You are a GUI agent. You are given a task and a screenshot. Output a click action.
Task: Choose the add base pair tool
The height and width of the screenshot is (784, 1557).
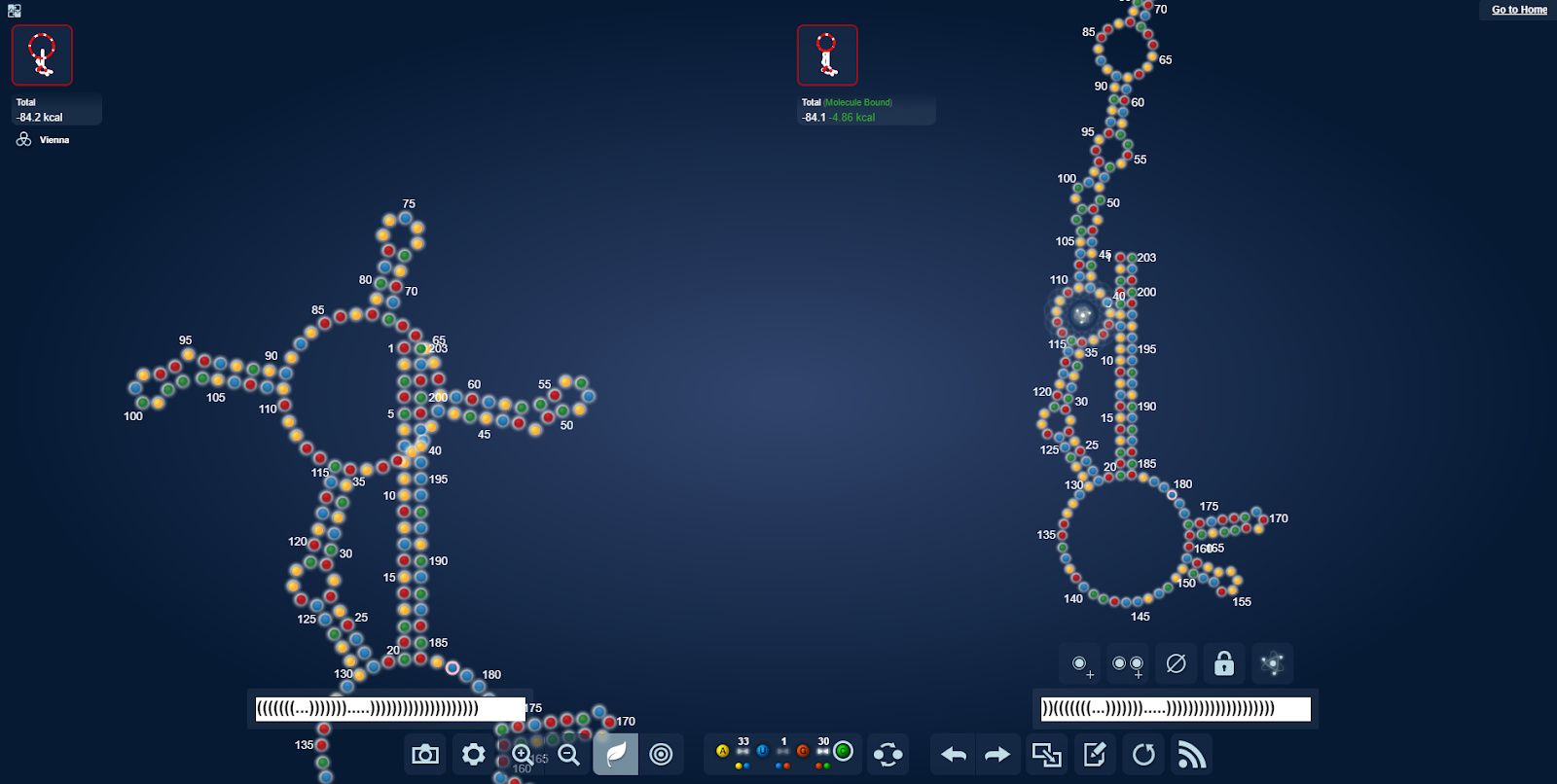[1128, 664]
